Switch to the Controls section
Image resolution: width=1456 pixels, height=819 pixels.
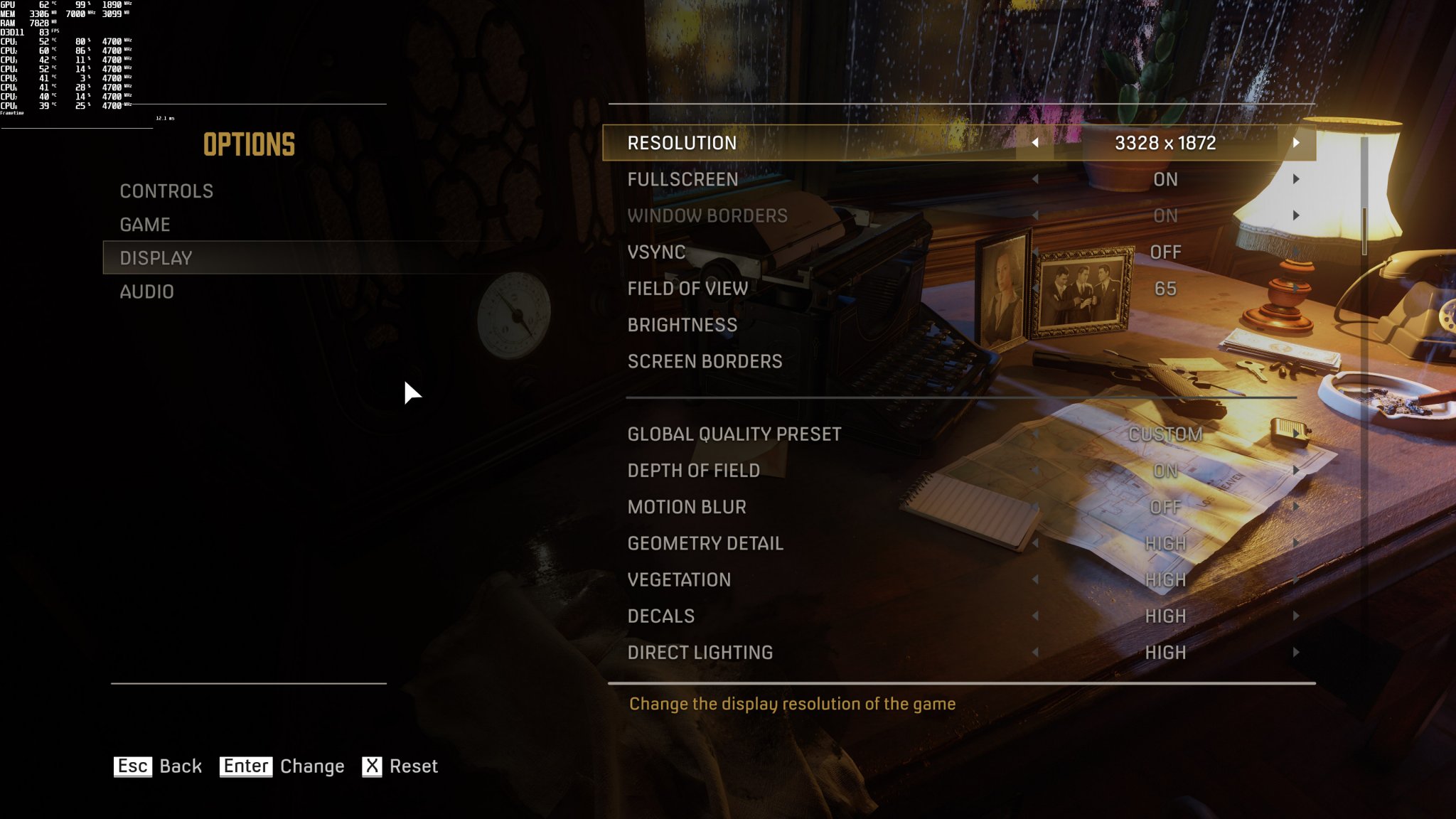(x=168, y=191)
